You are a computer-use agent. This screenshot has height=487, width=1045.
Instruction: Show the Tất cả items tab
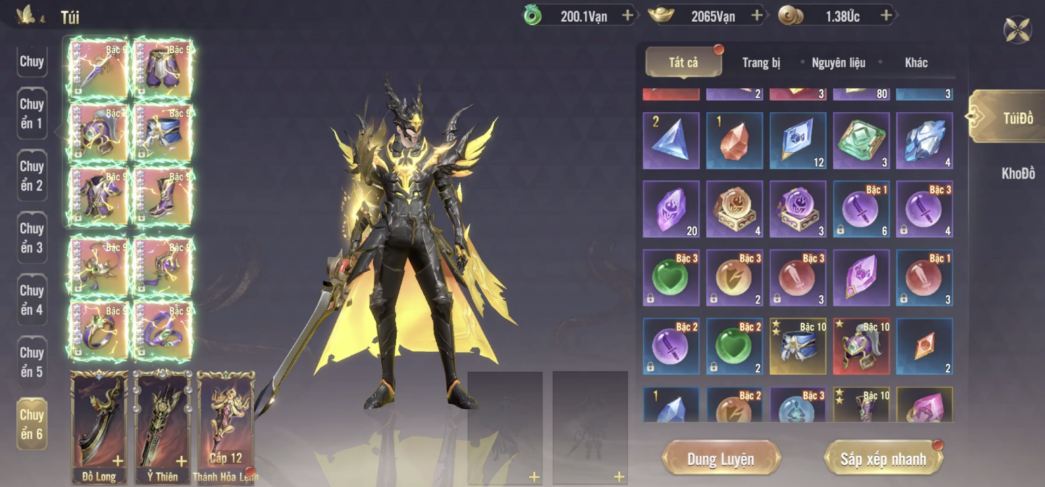tap(684, 63)
